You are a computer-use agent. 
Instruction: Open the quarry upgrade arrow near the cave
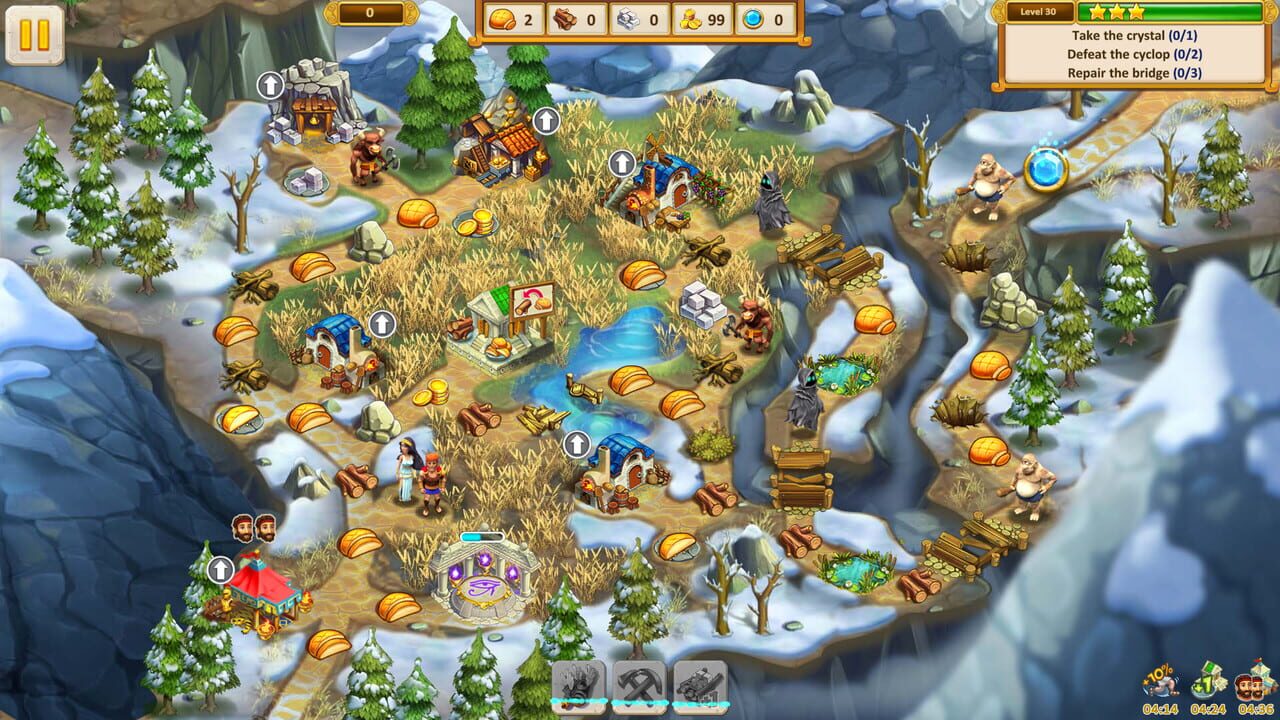270,84
